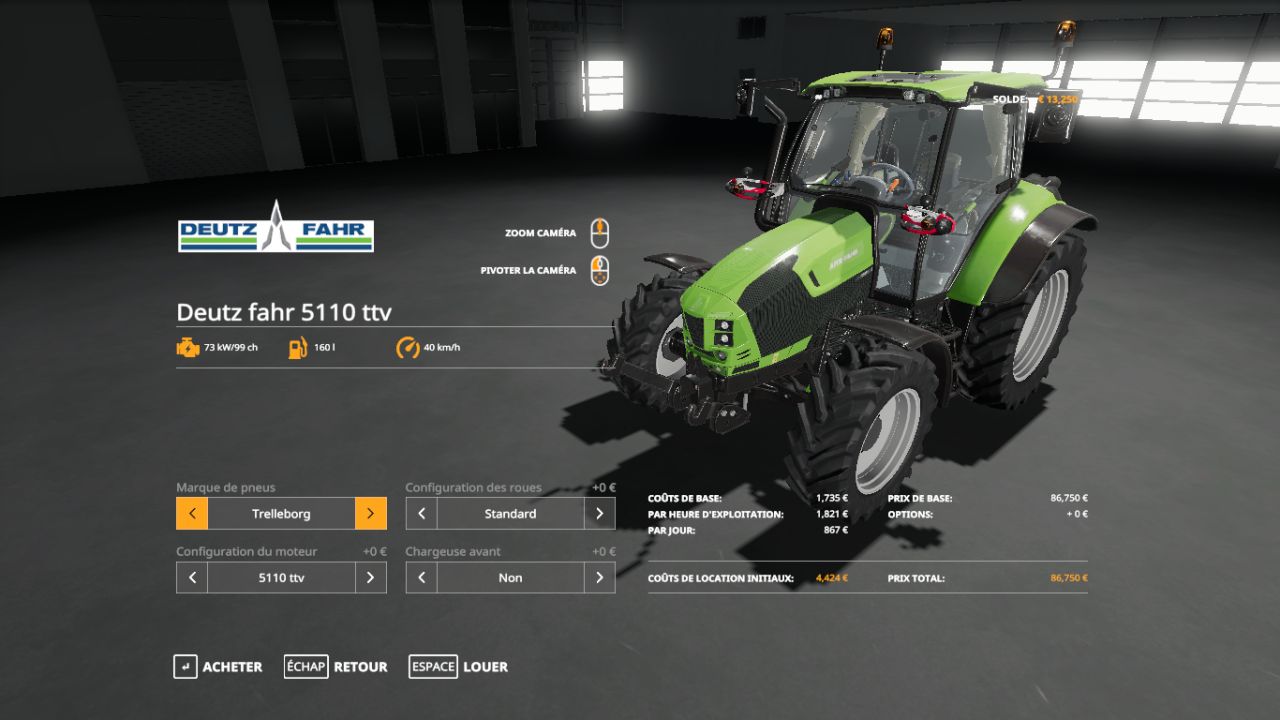Buy the tractor with Acheter
Image resolution: width=1280 pixels, height=720 pixels.
(x=218, y=667)
